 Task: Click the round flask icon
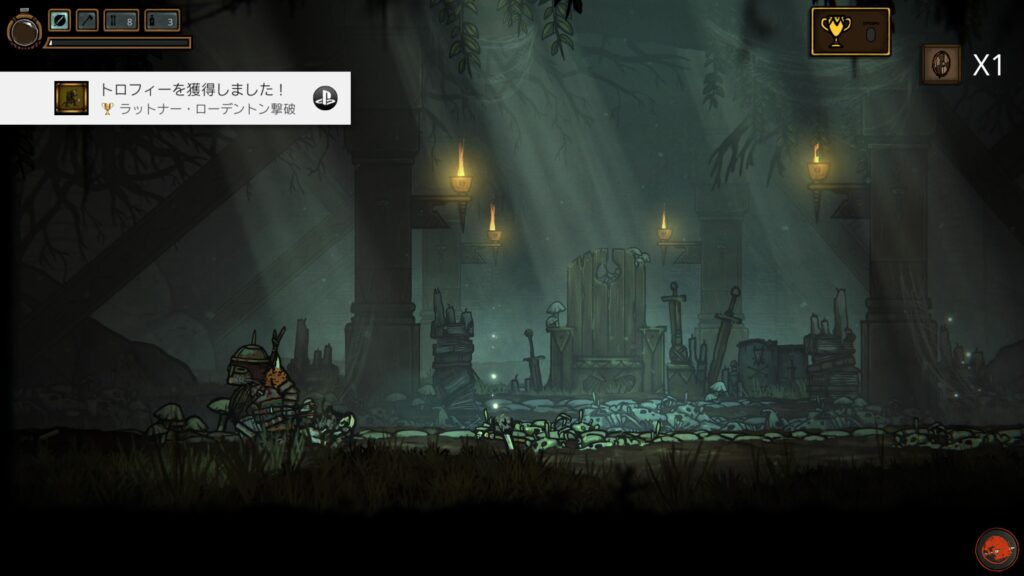tap(22, 31)
